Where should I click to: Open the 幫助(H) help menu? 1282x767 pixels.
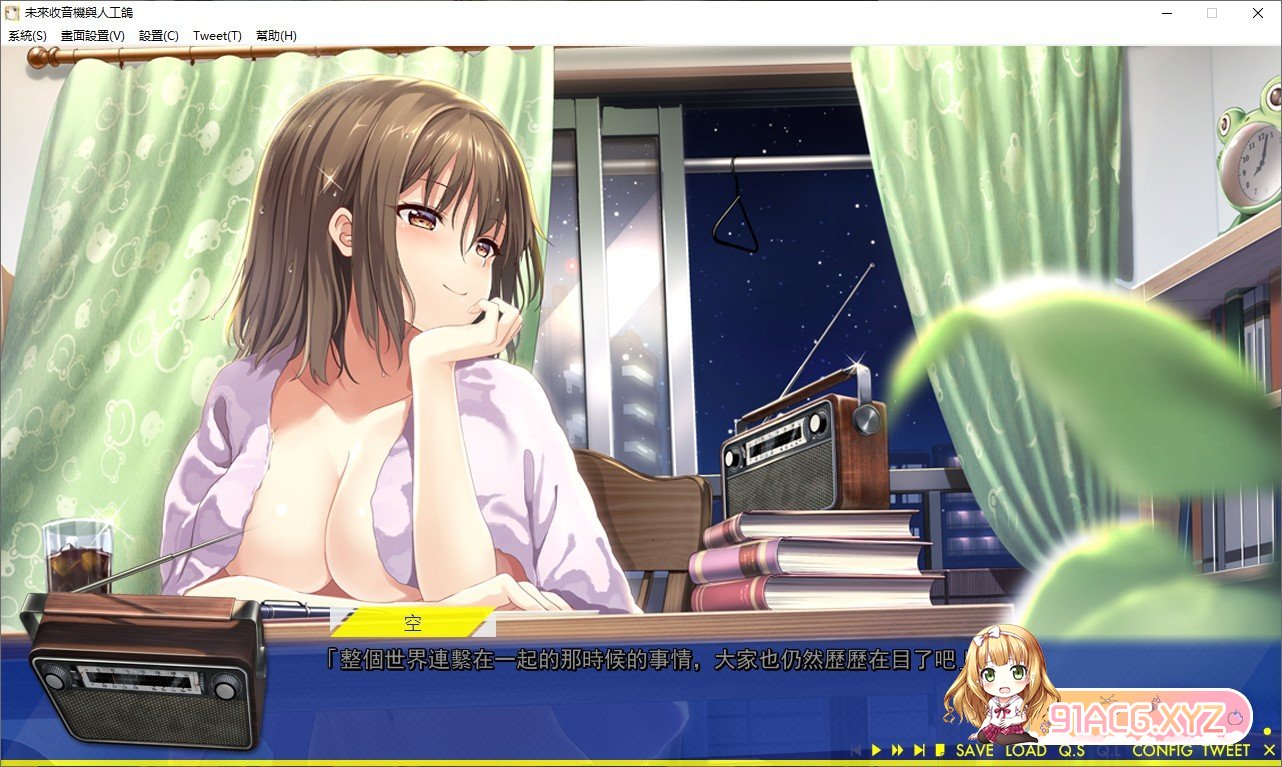coord(276,35)
